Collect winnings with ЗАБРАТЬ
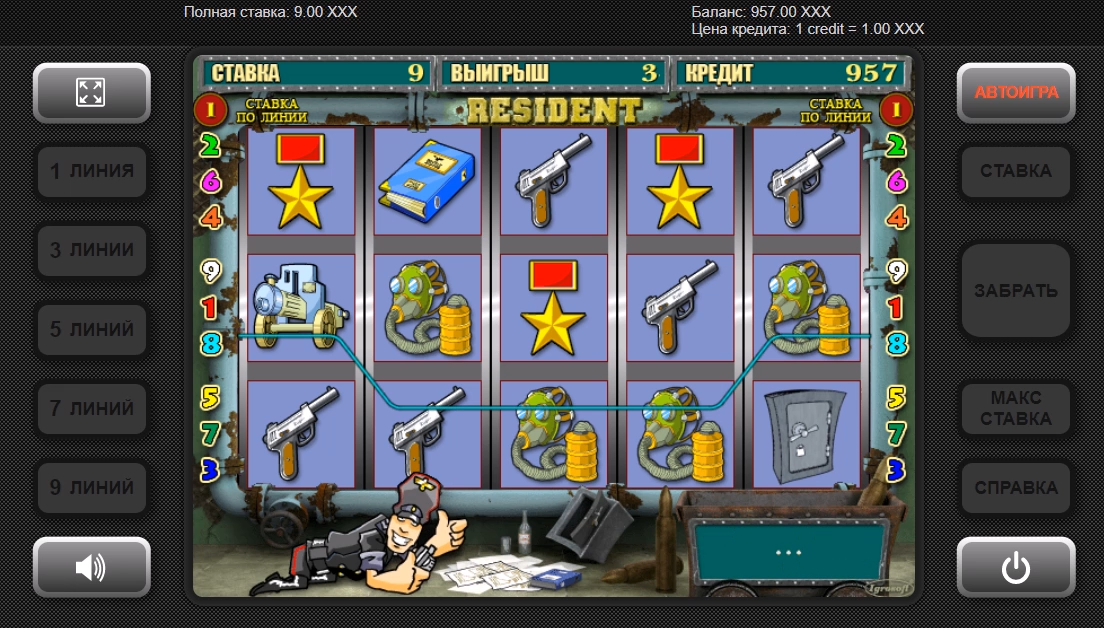The image size is (1104, 628). [x=1016, y=291]
